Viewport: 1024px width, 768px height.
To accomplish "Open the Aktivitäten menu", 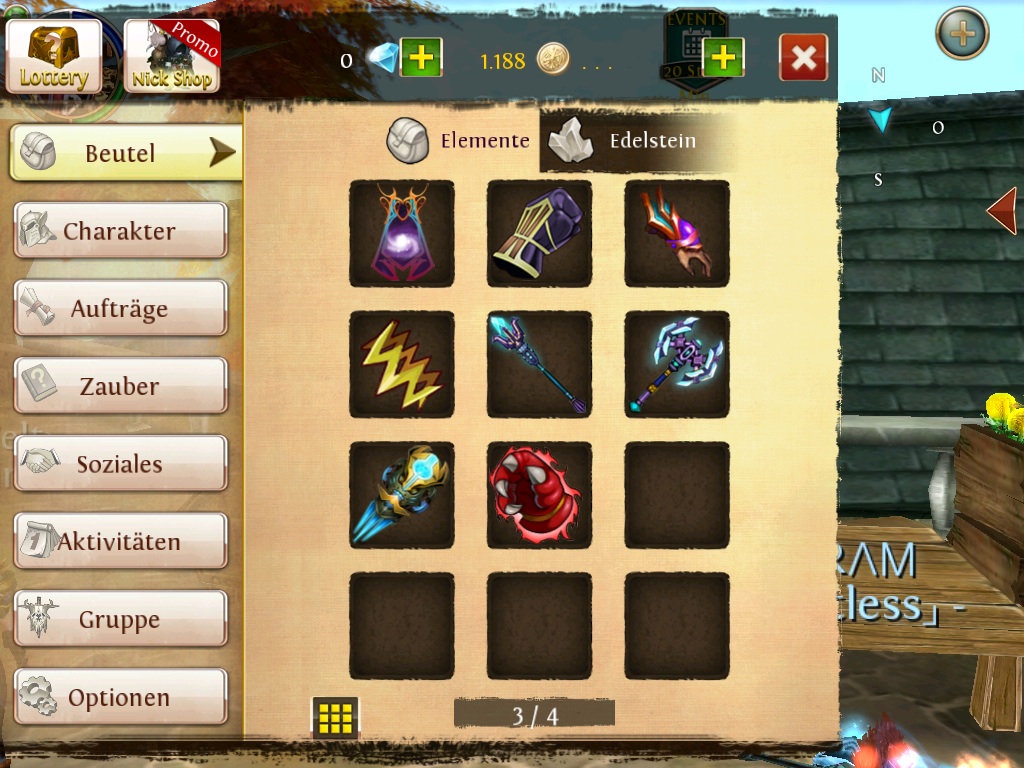I will pos(120,542).
